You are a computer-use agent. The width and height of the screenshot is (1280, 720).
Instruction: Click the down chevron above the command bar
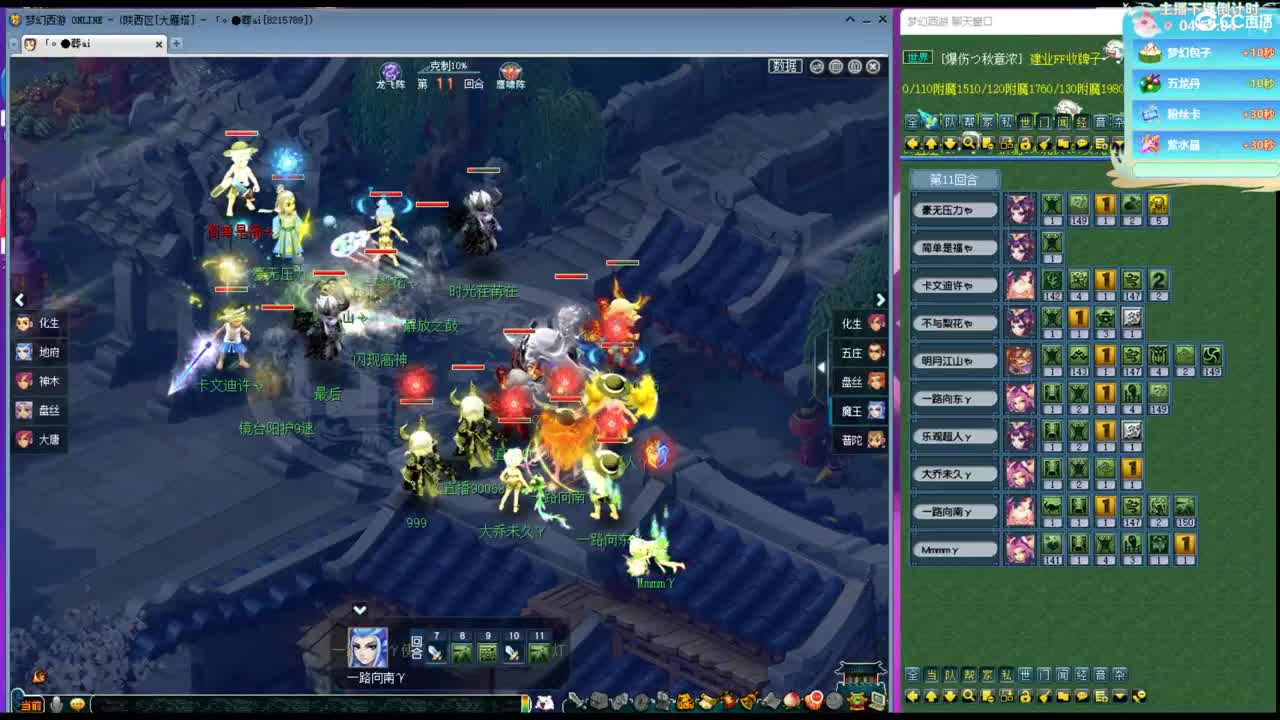click(359, 609)
